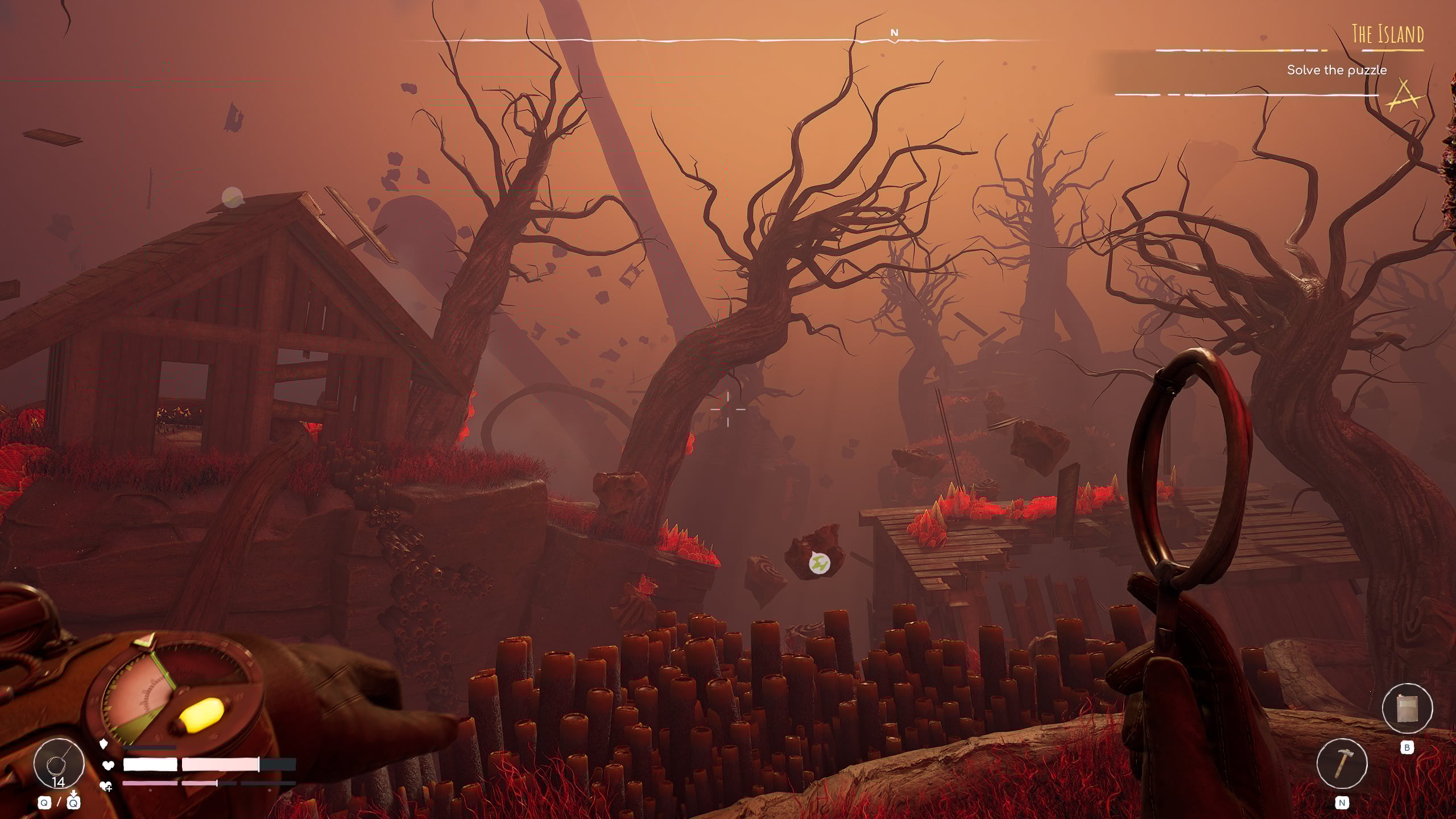1456x819 pixels.
Task: Select the hammer build tool icon
Action: (1342, 763)
